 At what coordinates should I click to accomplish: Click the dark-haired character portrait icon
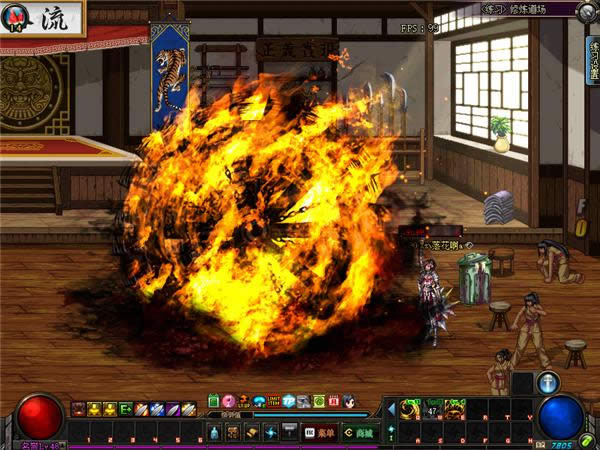pos(349,401)
